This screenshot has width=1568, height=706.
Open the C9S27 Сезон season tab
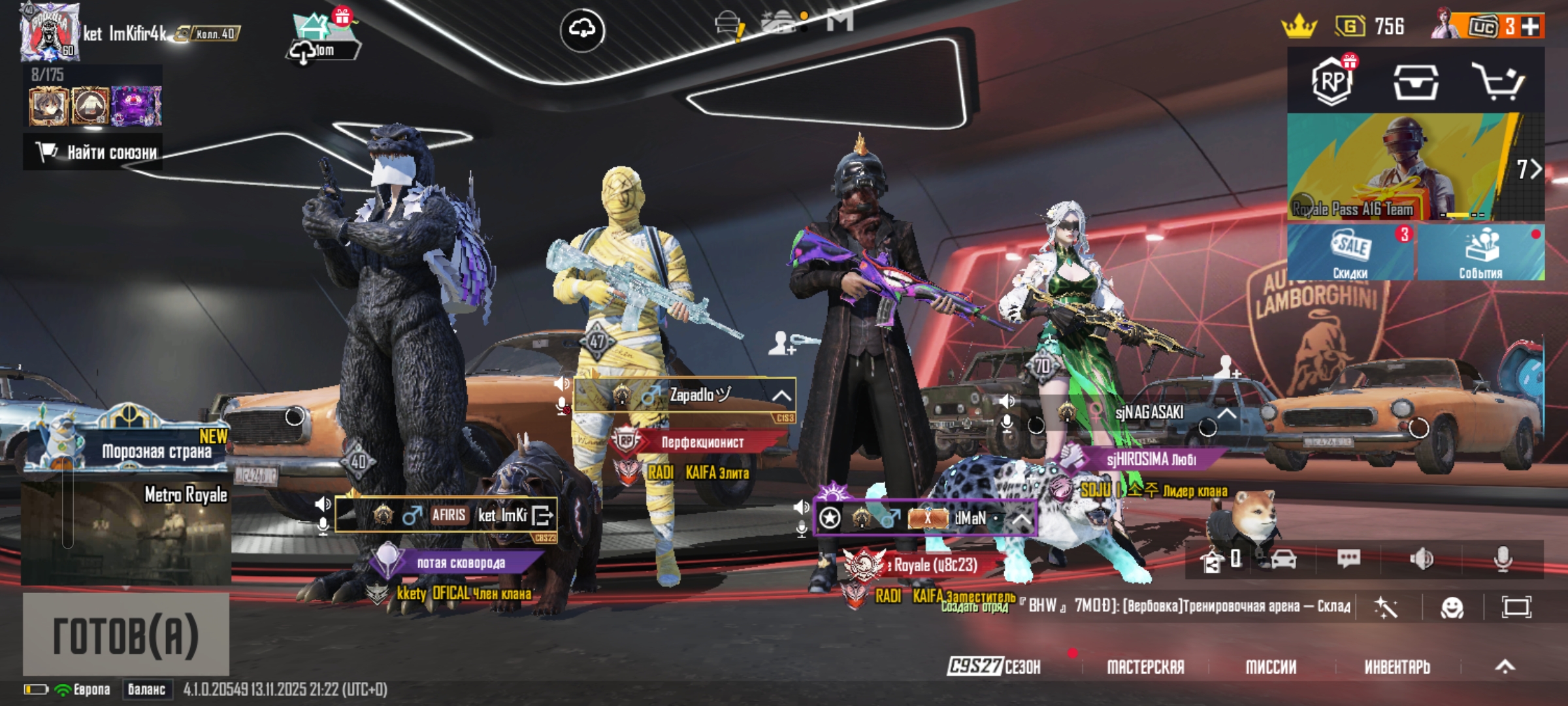point(994,667)
